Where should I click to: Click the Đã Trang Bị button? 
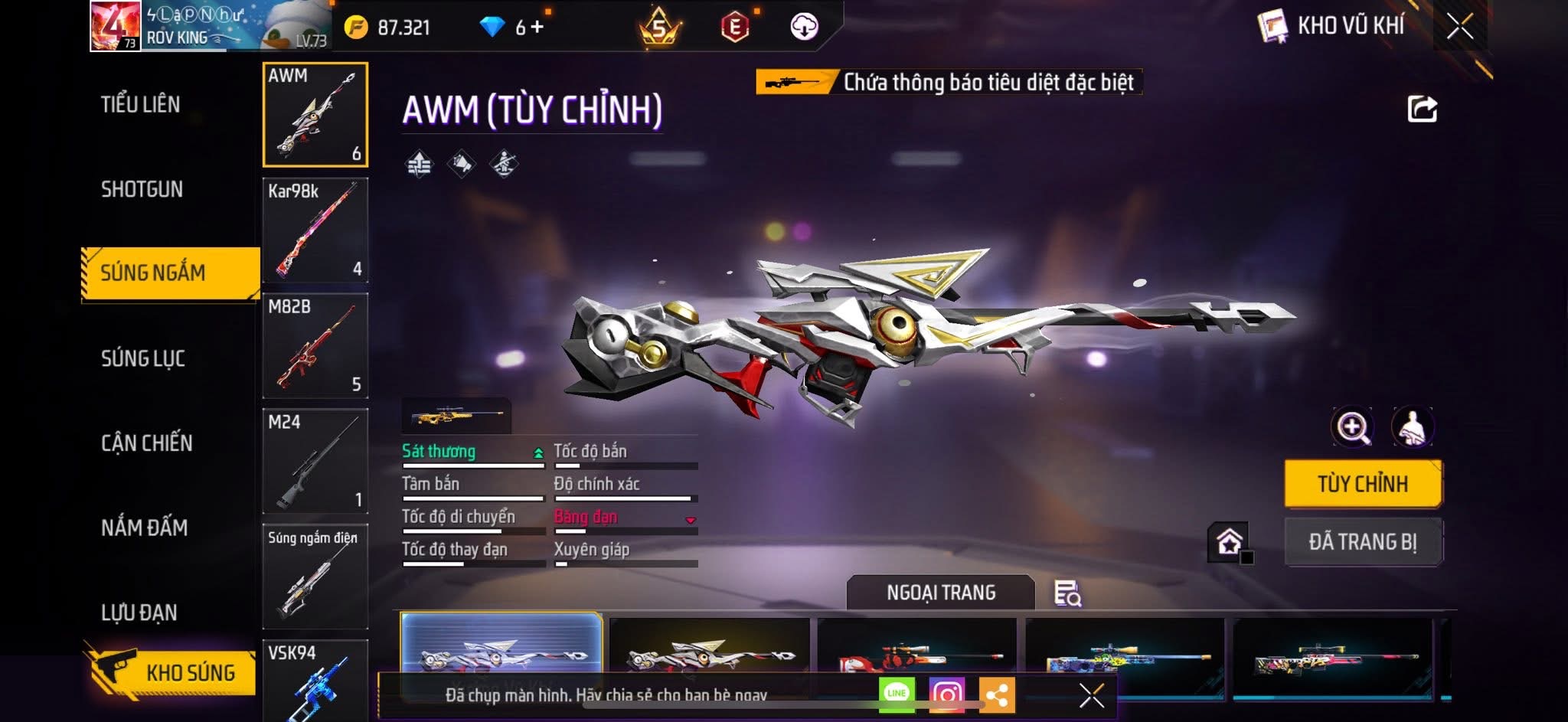coord(1363,542)
